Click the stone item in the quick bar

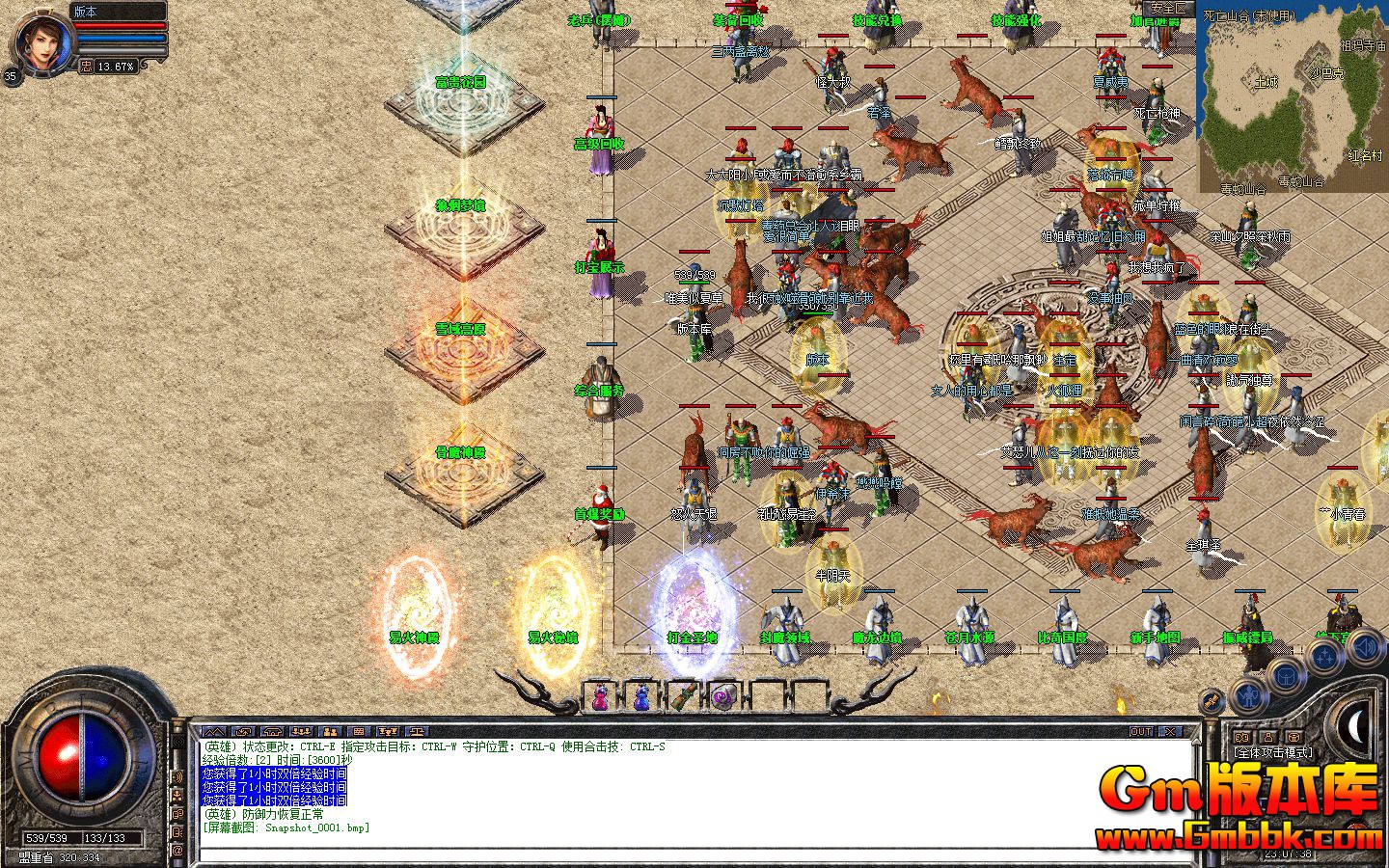click(724, 696)
